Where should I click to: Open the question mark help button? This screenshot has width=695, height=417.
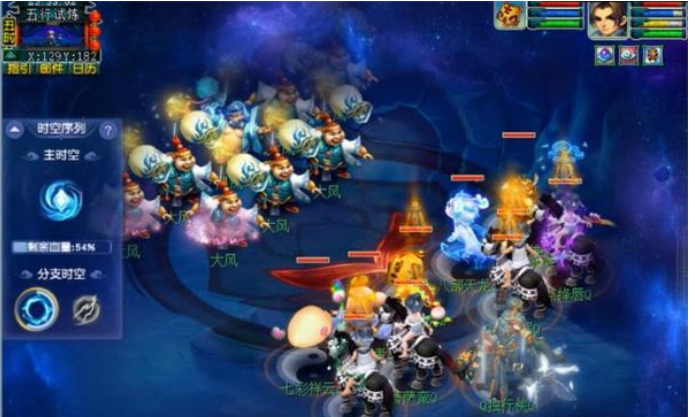[107, 130]
